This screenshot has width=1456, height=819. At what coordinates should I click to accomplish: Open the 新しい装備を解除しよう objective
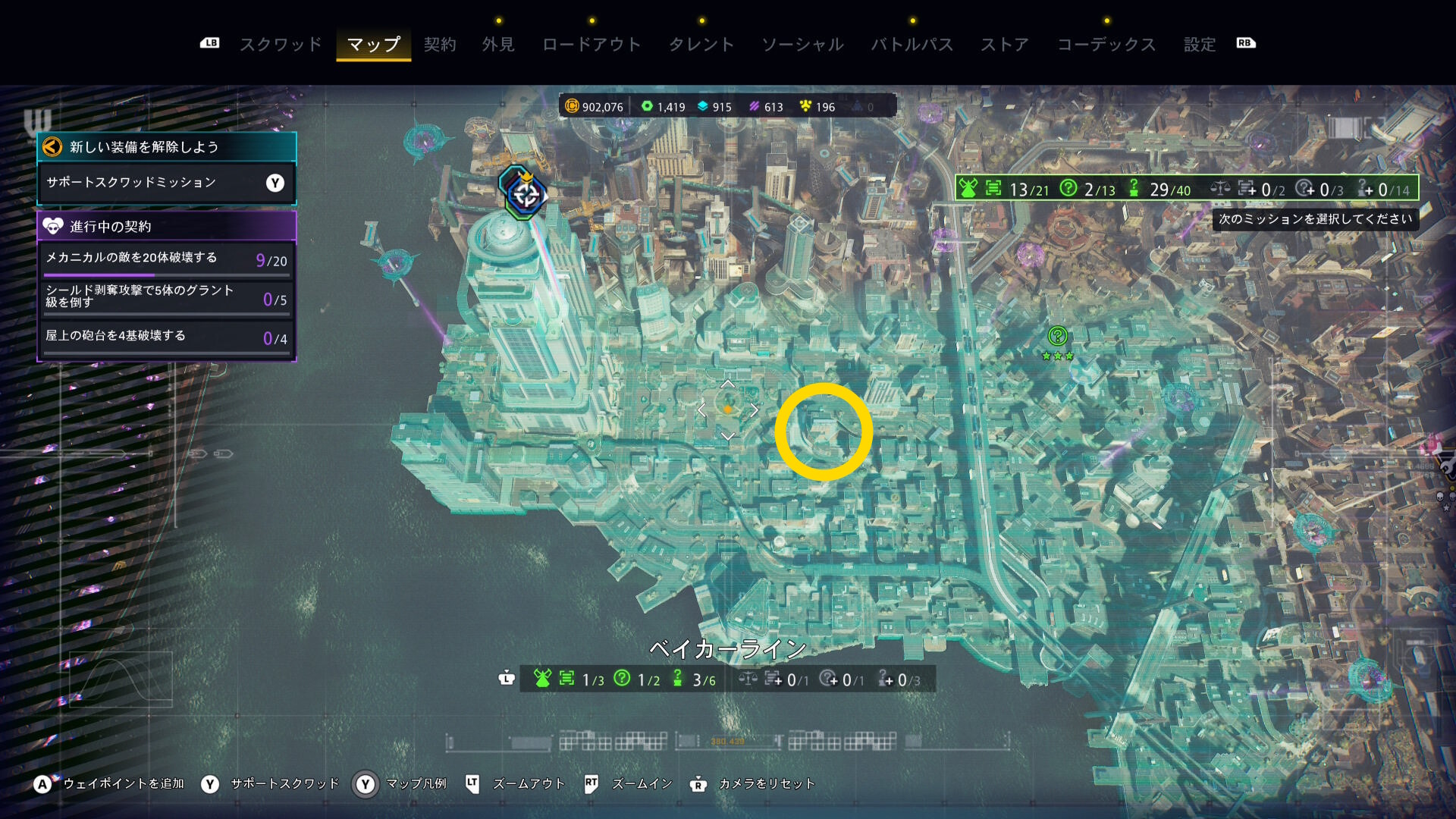tap(166, 147)
